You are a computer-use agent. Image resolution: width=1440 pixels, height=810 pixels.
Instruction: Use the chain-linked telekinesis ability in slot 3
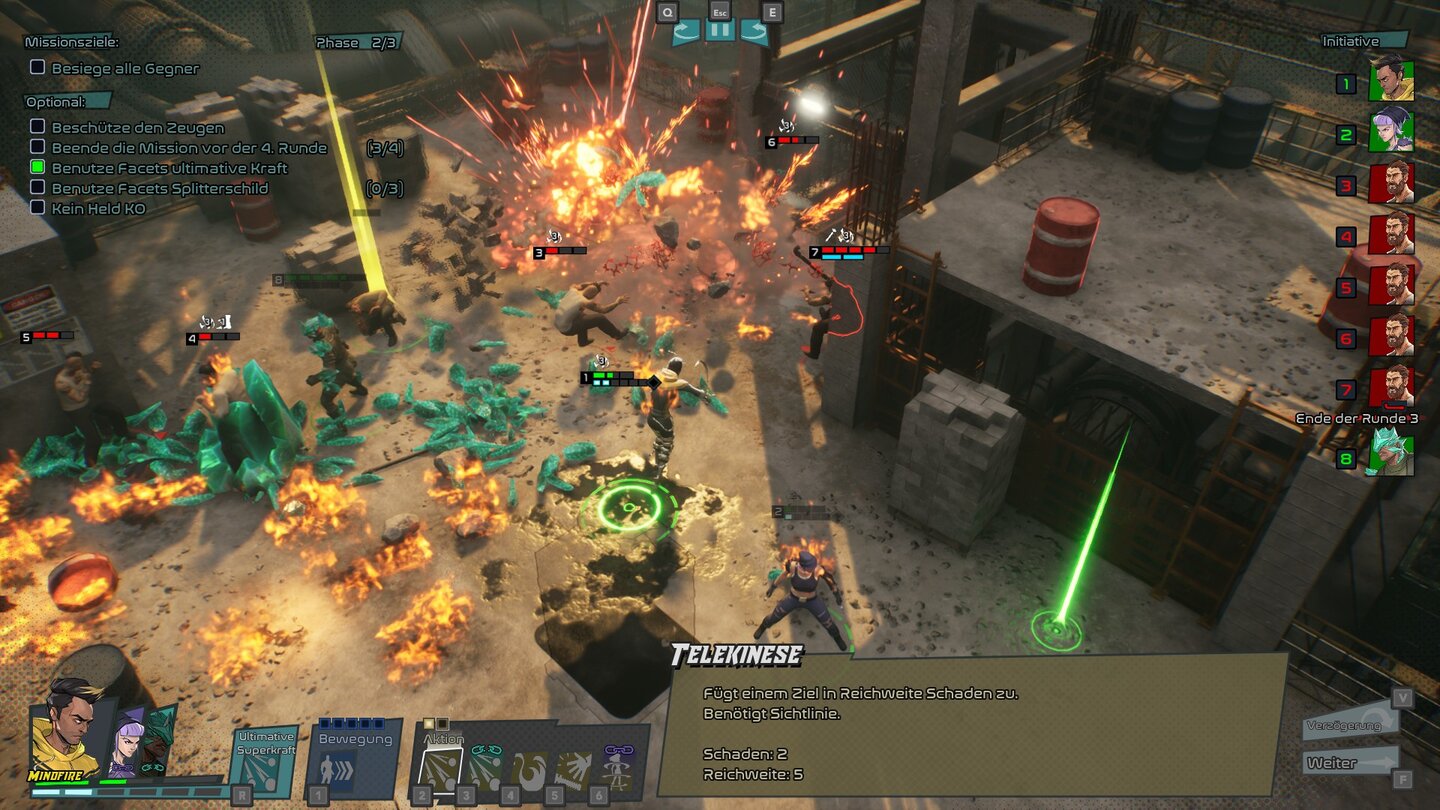(x=484, y=770)
